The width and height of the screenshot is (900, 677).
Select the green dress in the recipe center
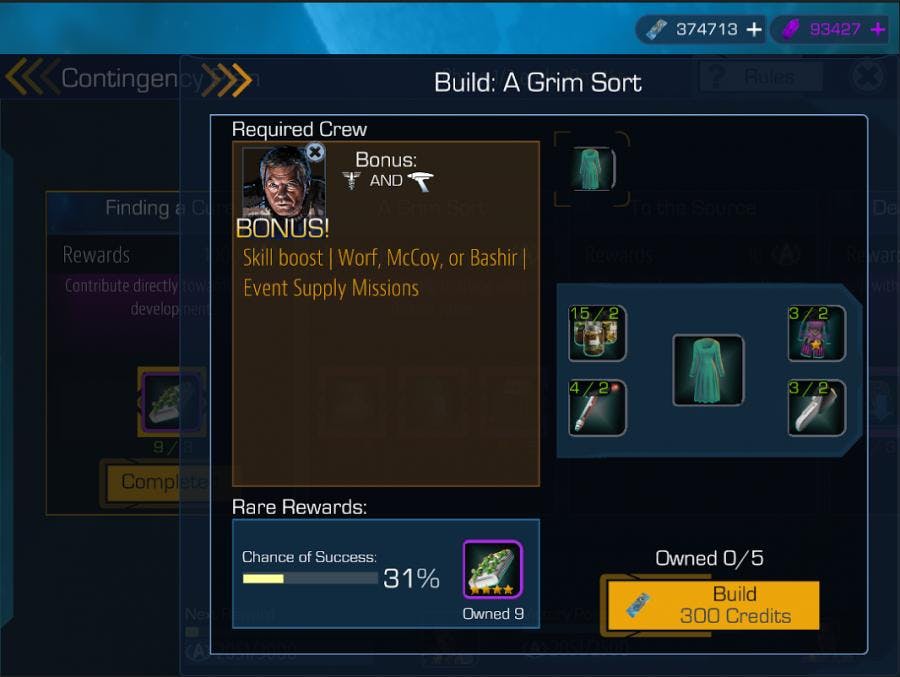708,370
